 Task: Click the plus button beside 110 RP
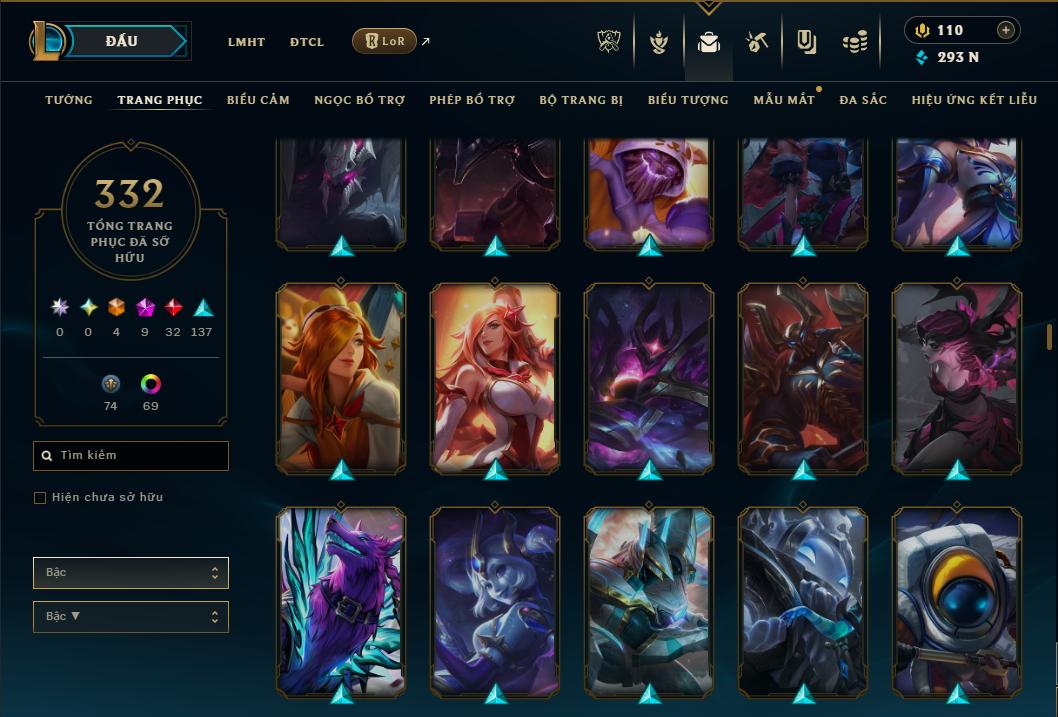coord(1006,30)
